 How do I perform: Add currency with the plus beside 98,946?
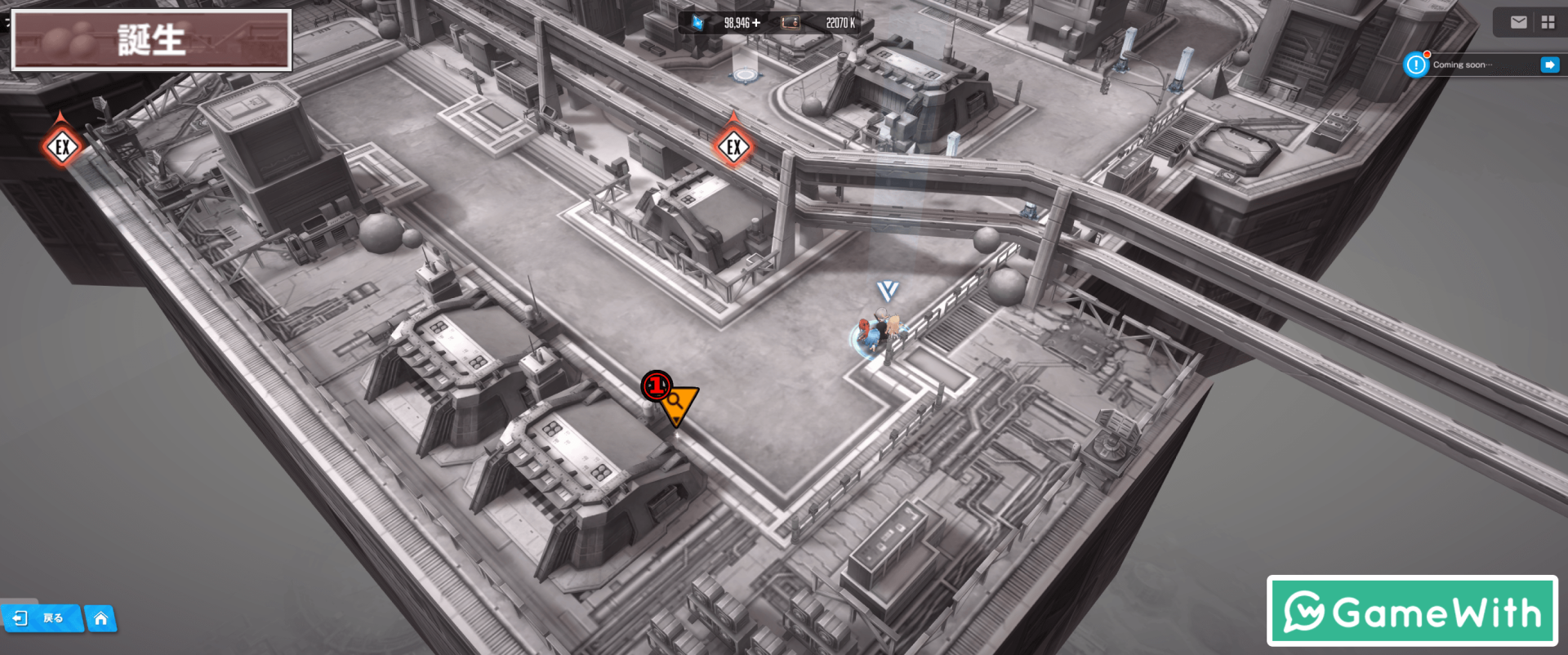(x=756, y=23)
